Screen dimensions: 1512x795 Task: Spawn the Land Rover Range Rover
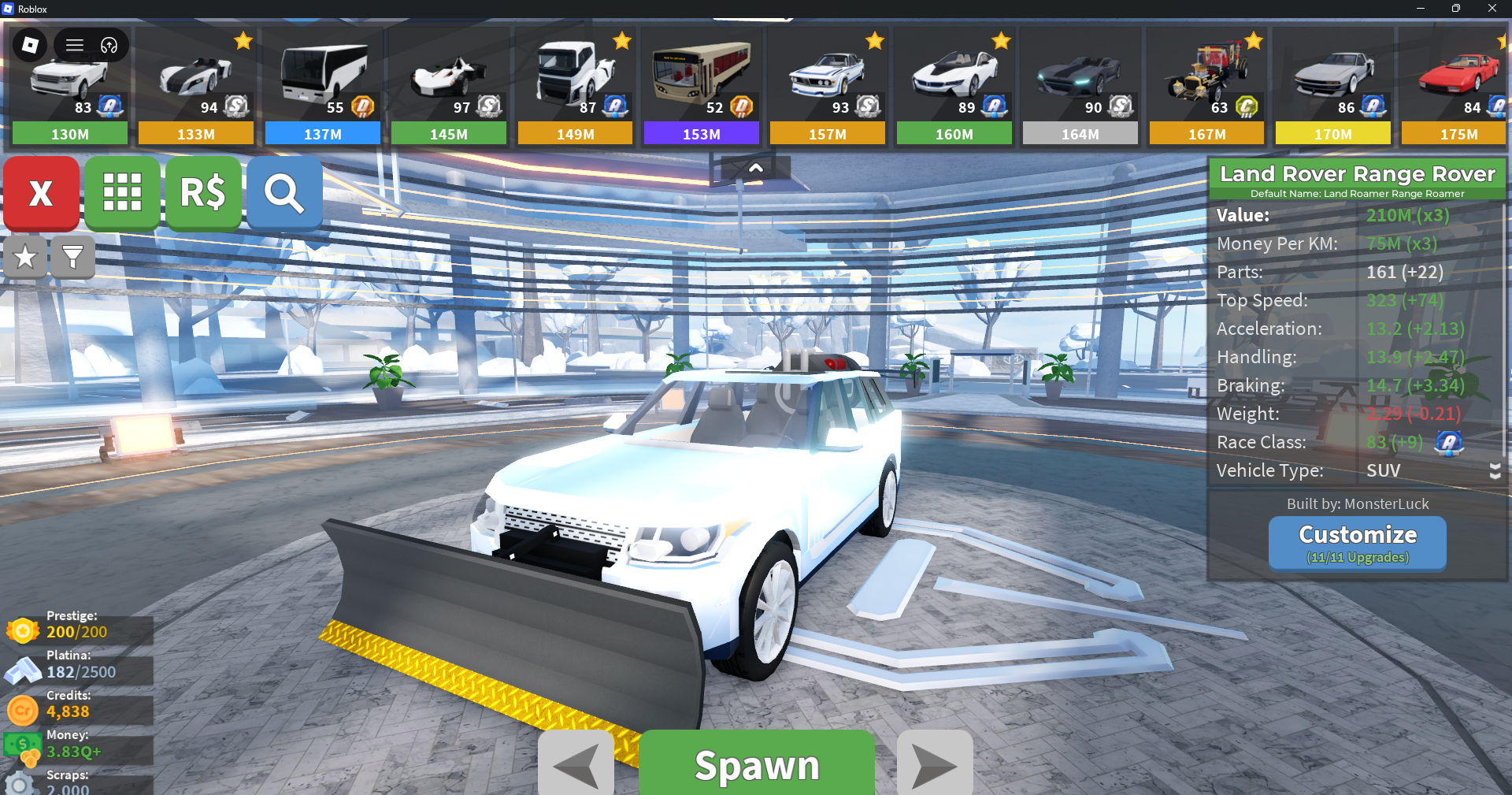coord(756,764)
